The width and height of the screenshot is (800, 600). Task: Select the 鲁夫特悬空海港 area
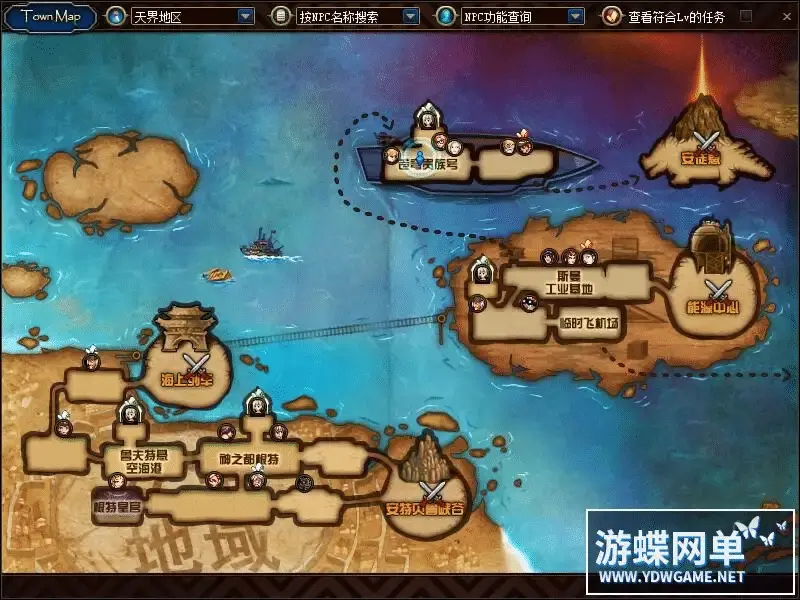[x=135, y=461]
